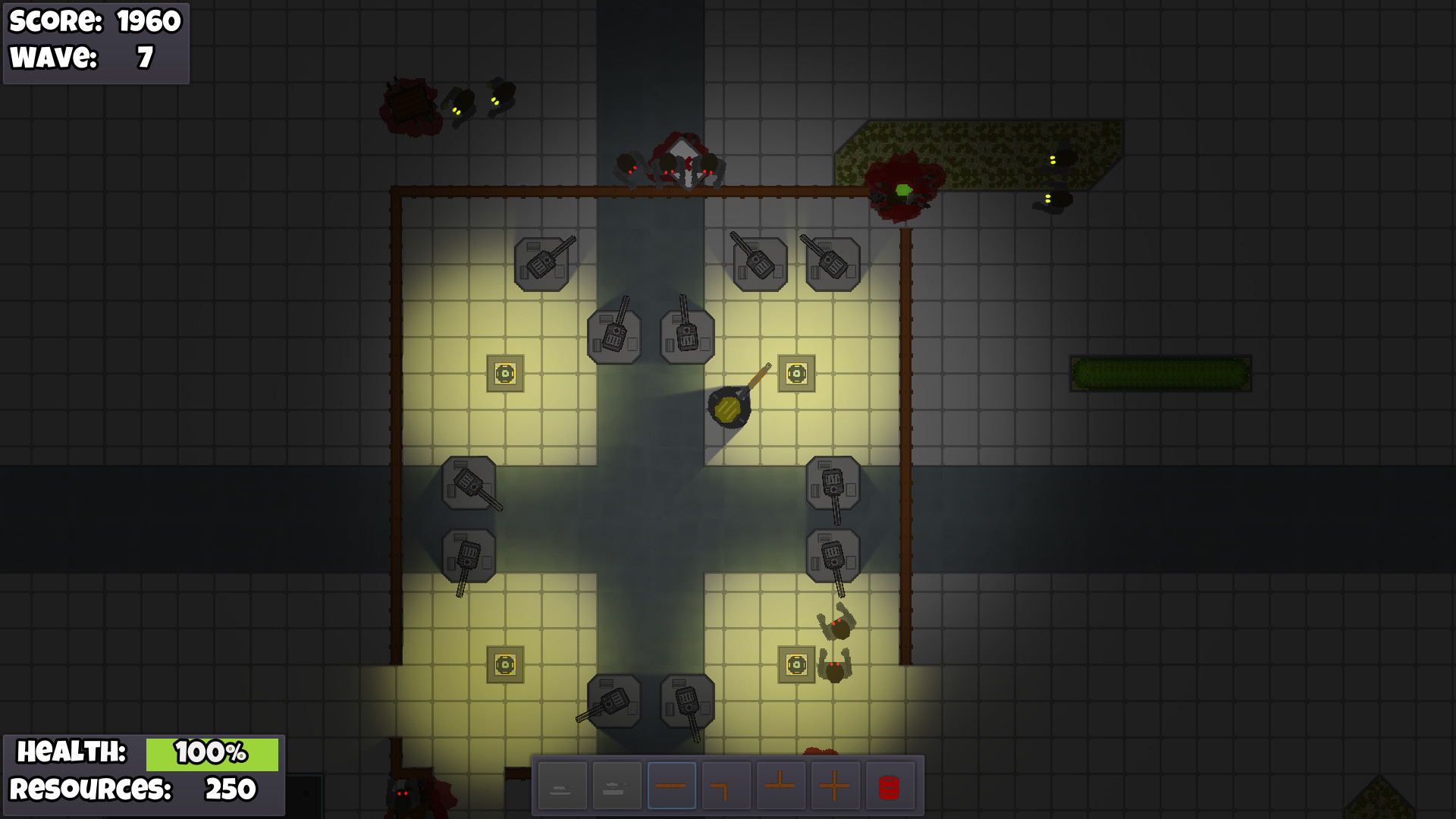
Task: Select the cross-shaped wall piece
Action: 836,785
